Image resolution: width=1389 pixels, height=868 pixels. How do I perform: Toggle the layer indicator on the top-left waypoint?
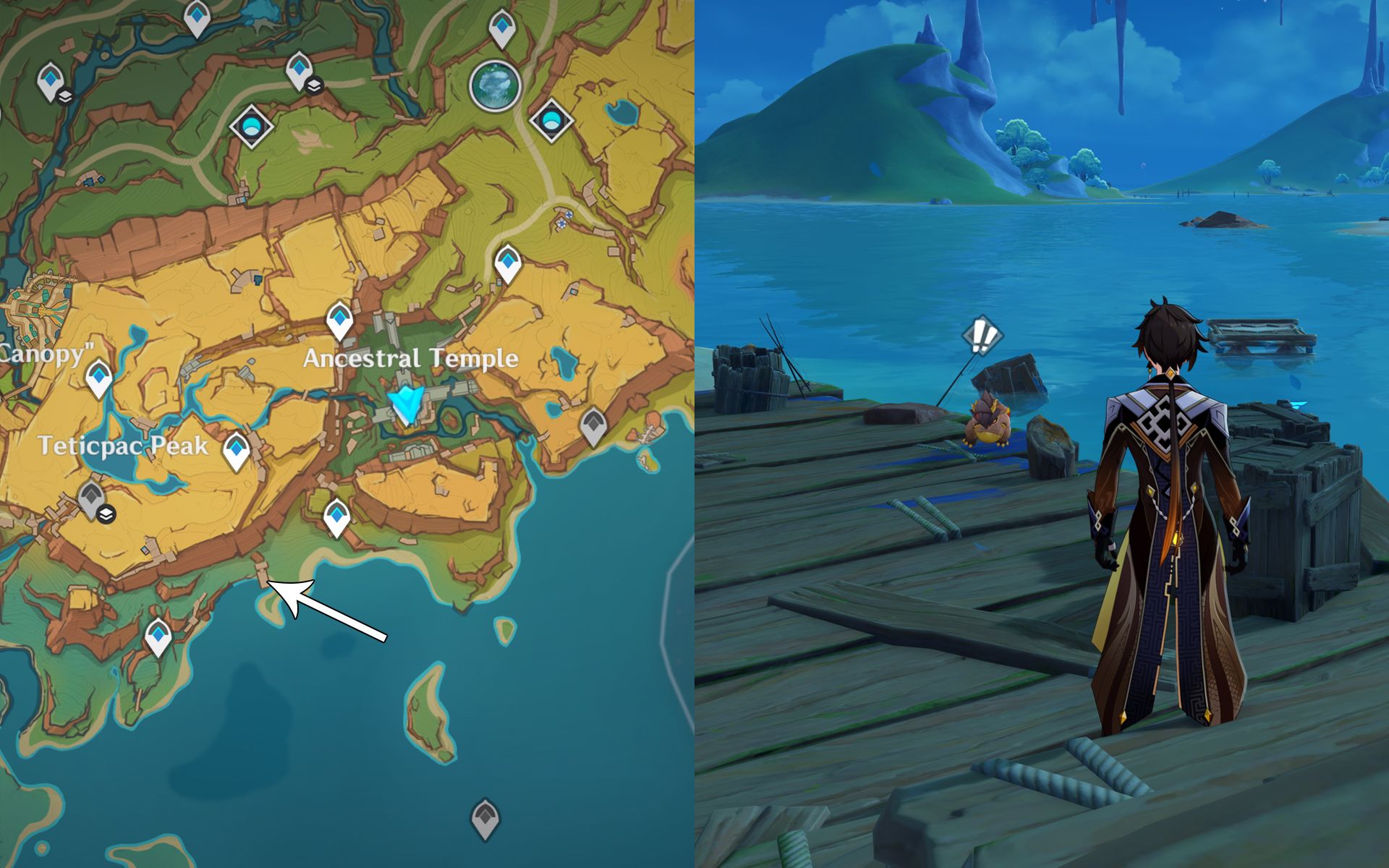click(64, 95)
